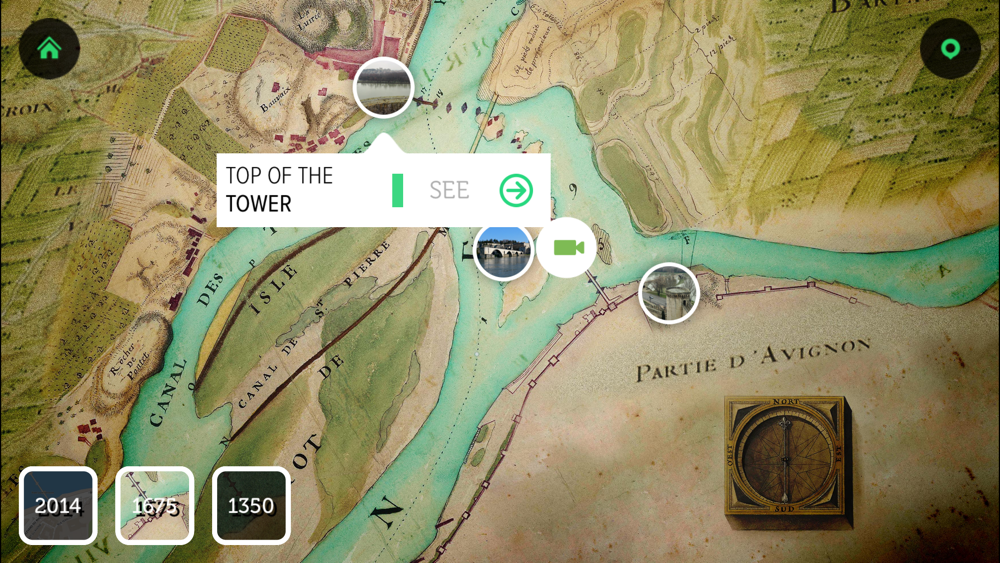Image resolution: width=1000 pixels, height=563 pixels.
Task: Go to the home screen
Action: click(49, 48)
